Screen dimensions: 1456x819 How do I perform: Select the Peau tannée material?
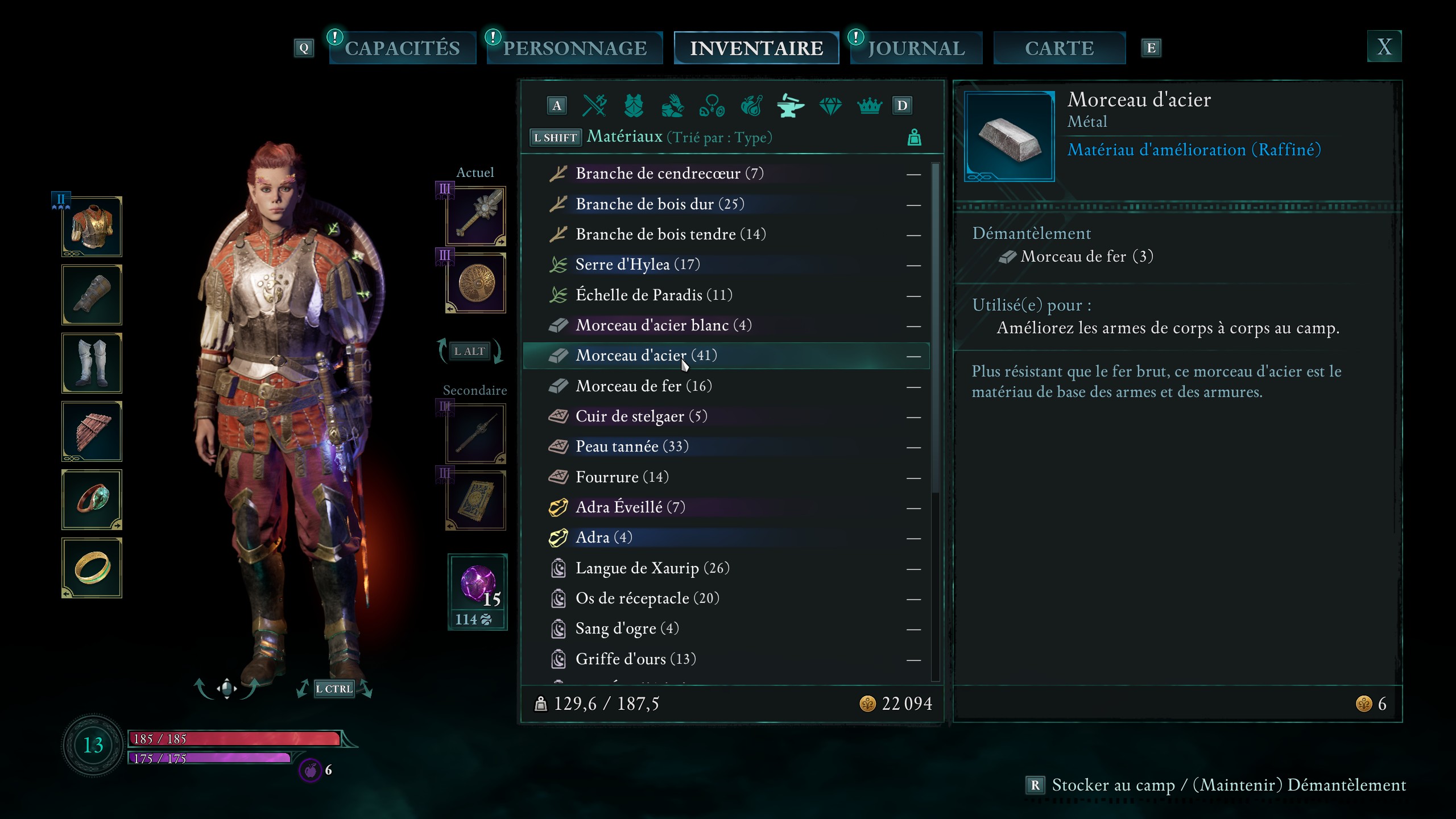click(631, 446)
